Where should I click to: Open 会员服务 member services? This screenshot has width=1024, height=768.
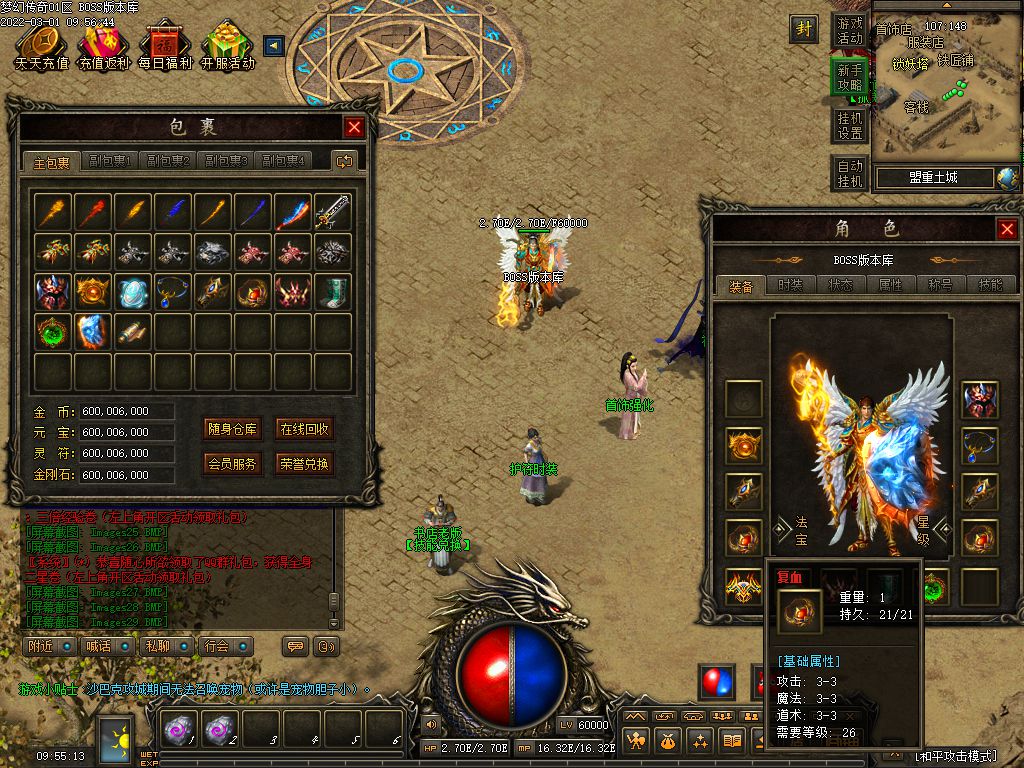coord(233,464)
